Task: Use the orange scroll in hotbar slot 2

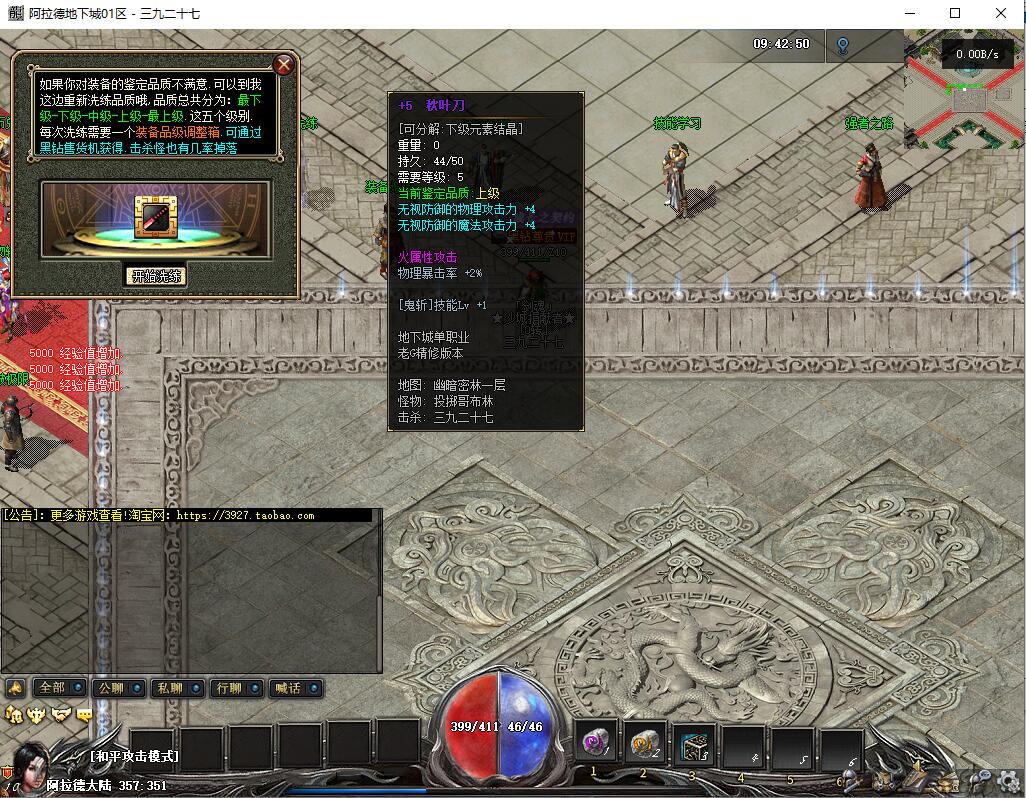Action: coord(646,744)
